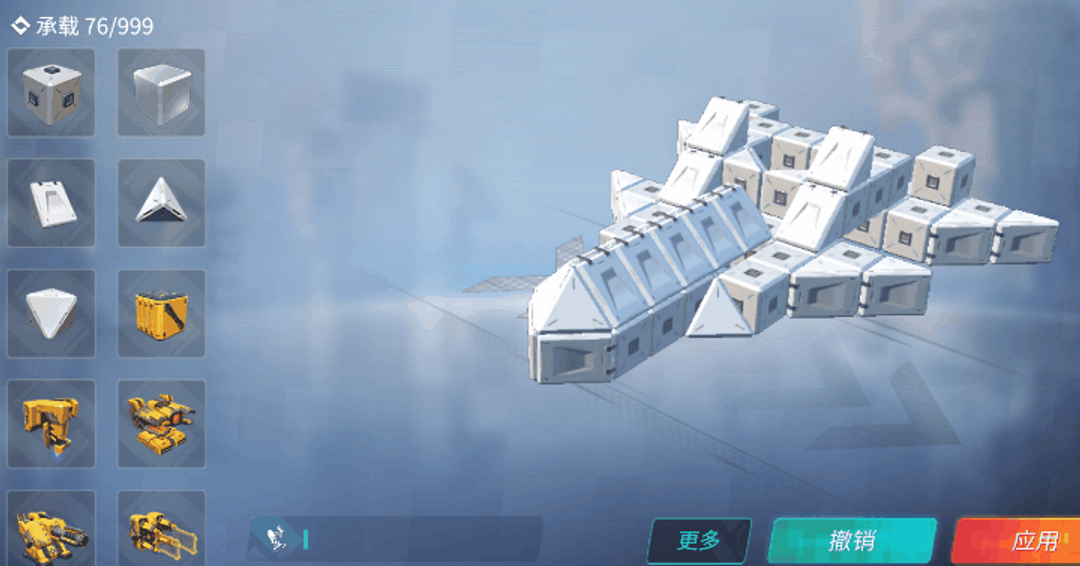Select the white cube block with square ports
Image resolution: width=1080 pixels, height=566 pixels.
click(51, 92)
